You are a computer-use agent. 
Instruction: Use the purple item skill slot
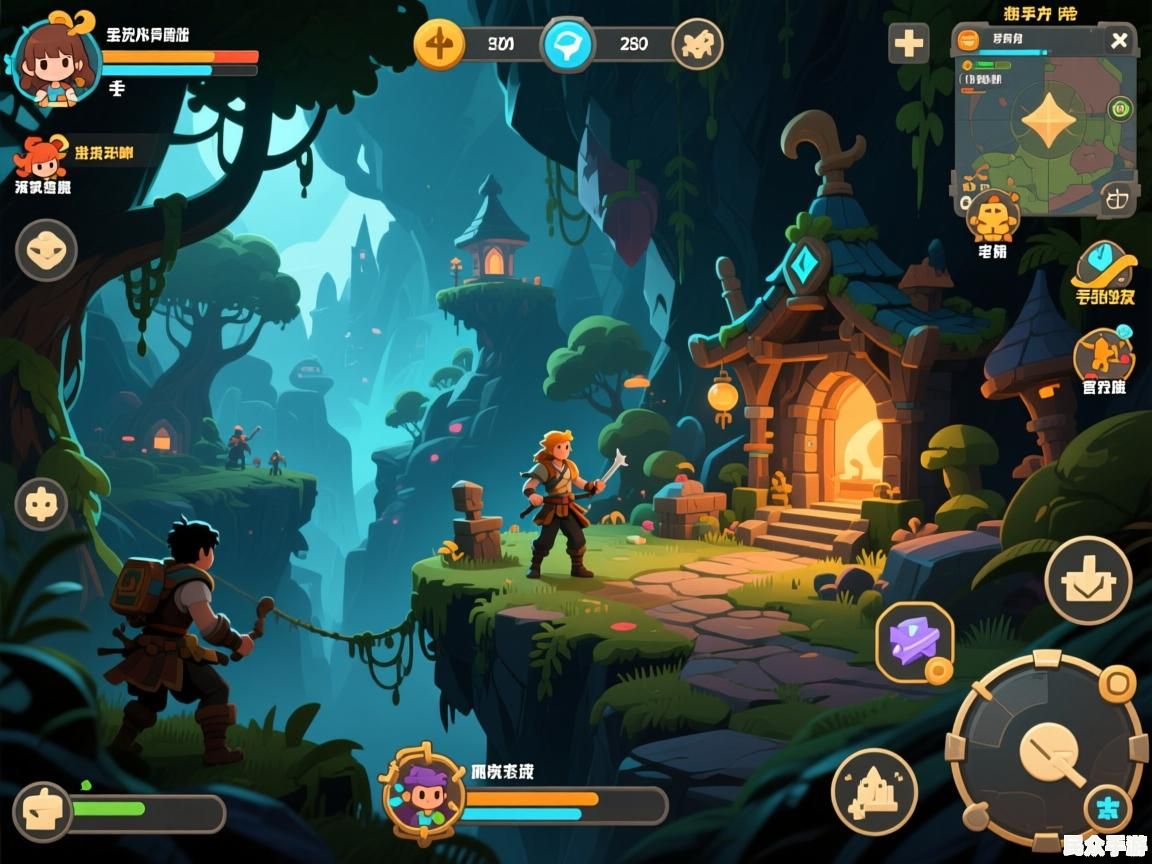pos(914,641)
